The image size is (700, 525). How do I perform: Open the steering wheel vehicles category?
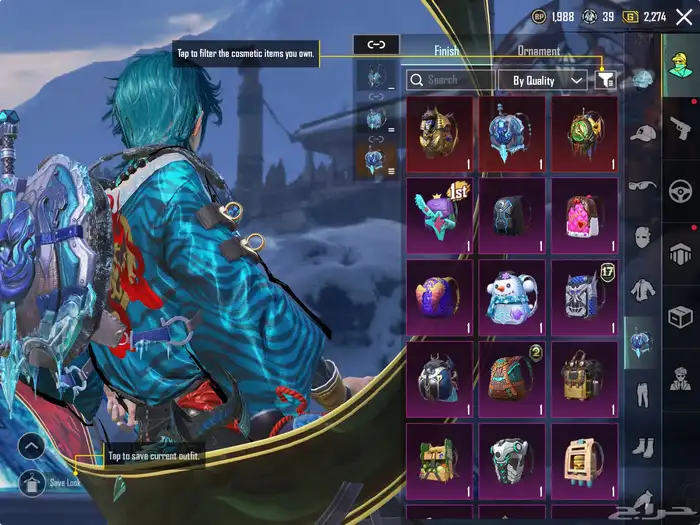click(x=682, y=190)
